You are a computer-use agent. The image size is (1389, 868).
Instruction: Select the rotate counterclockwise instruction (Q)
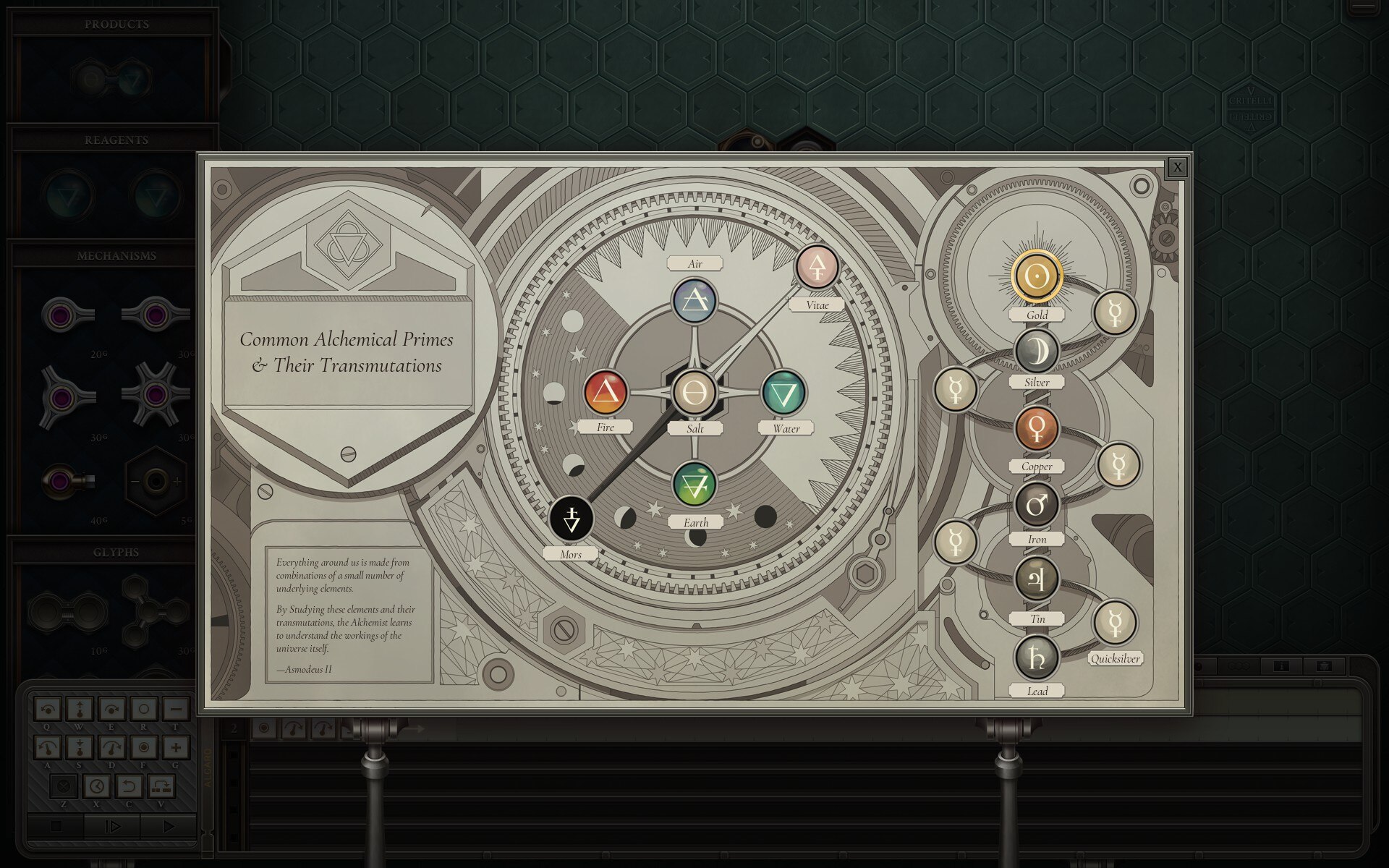pyautogui.click(x=48, y=710)
